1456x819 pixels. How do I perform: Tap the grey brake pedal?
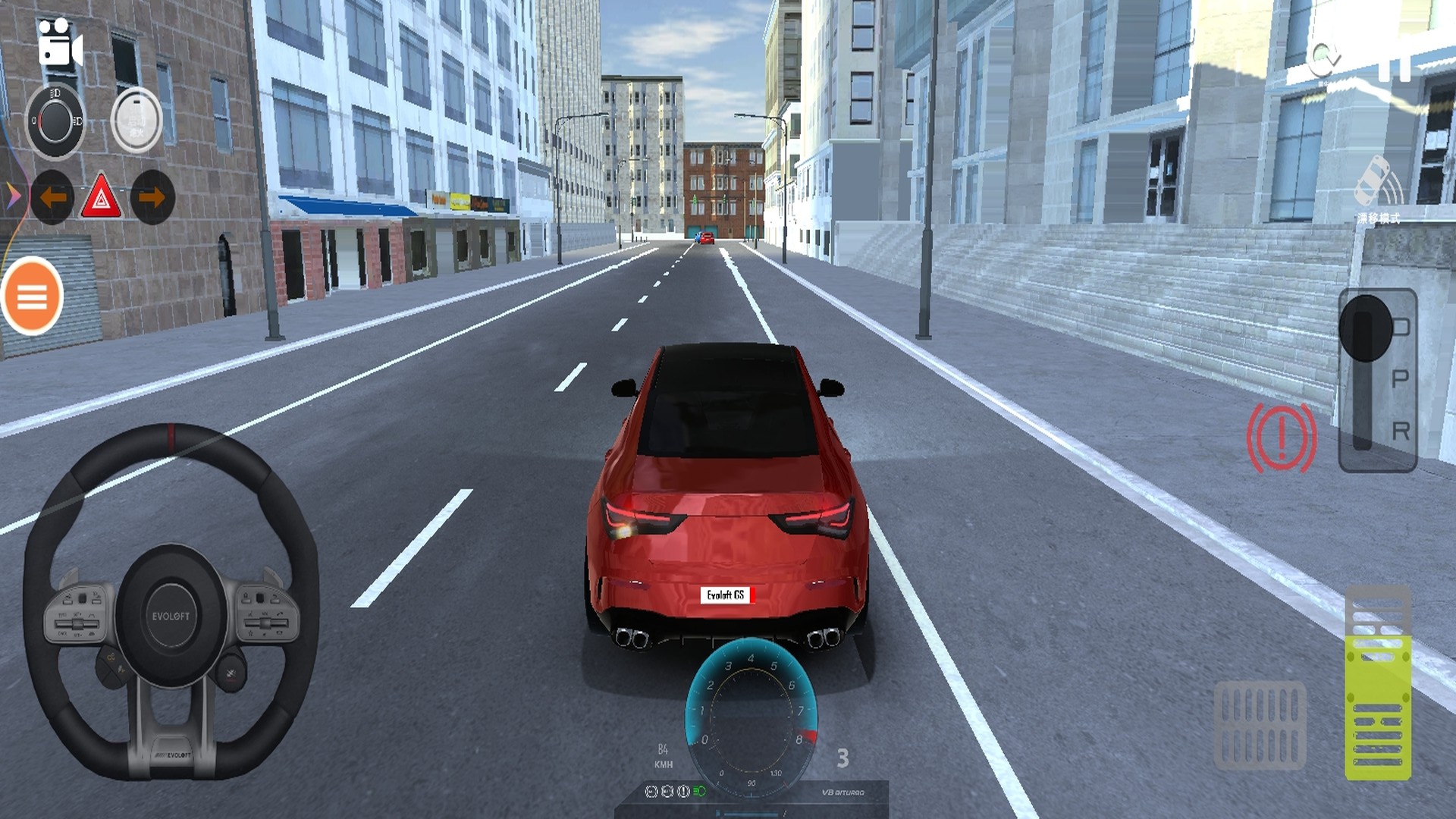pos(1260,725)
